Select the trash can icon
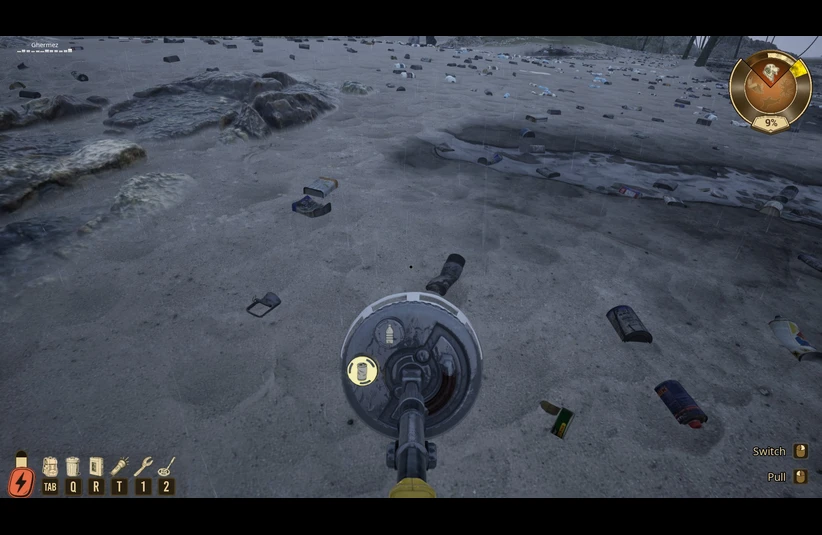The width and height of the screenshot is (822, 535). click(73, 467)
